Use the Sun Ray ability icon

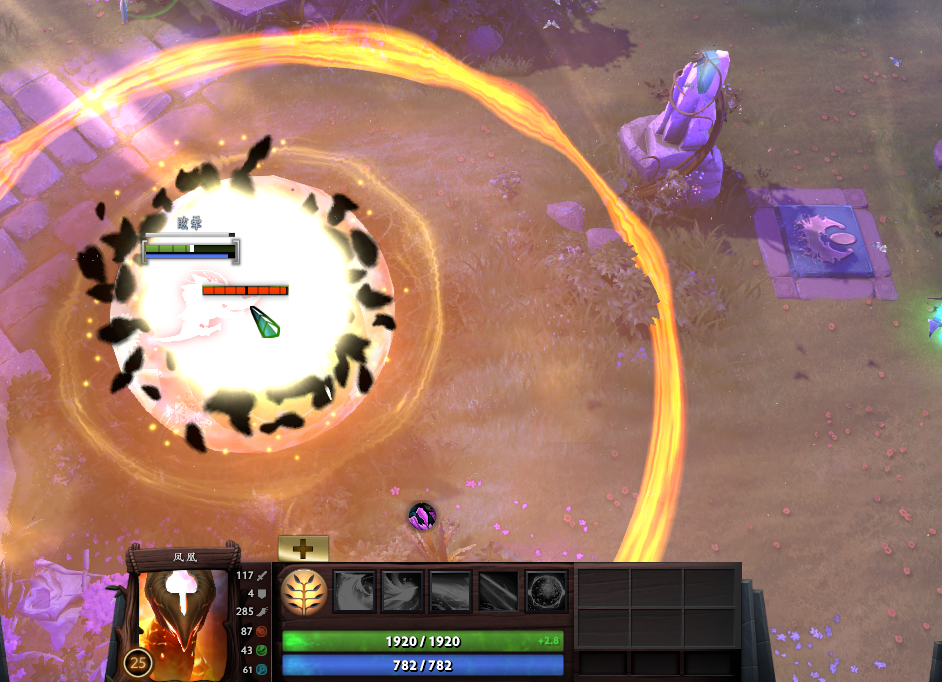(x=450, y=591)
